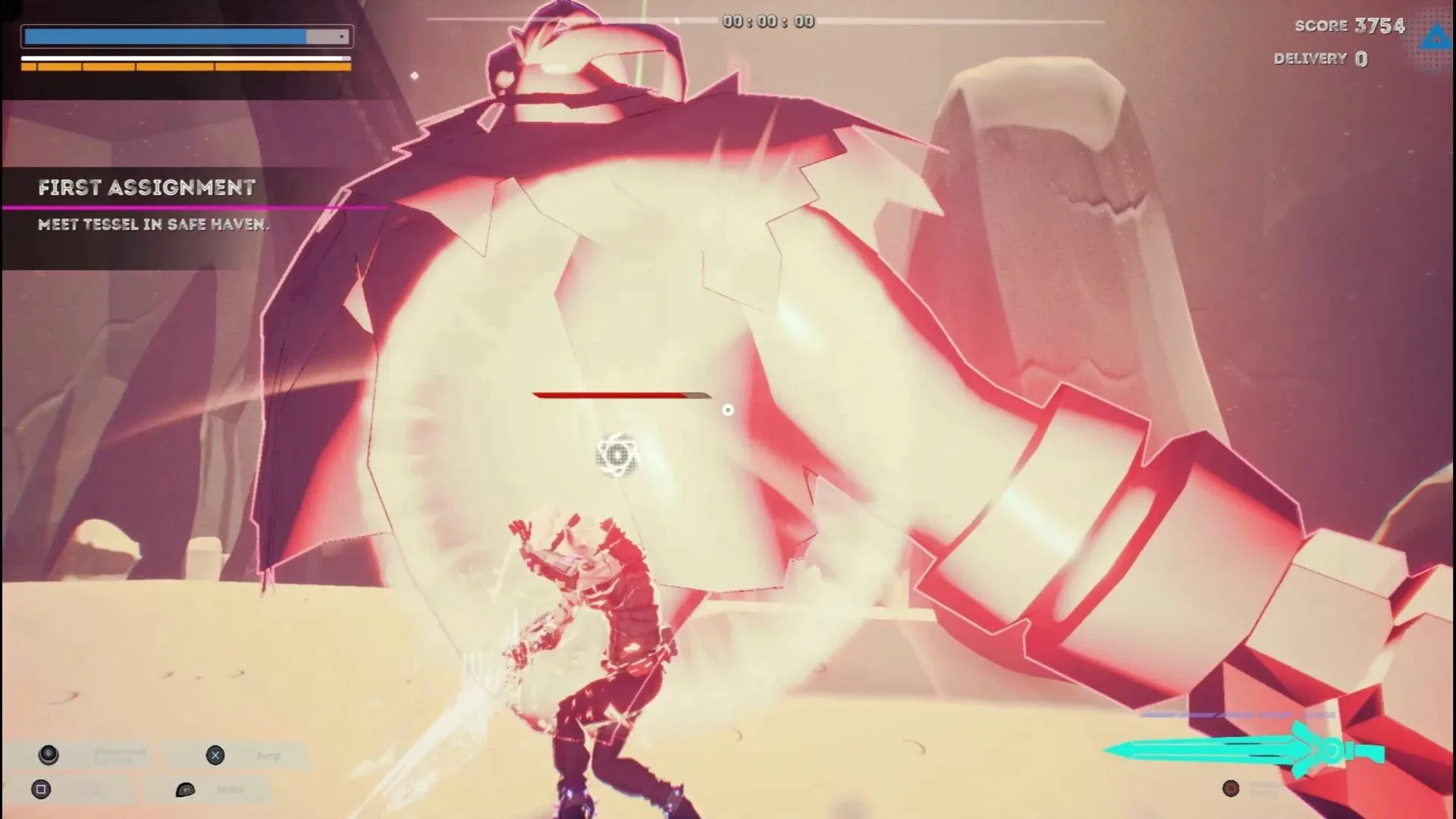Click the MEET TESSEL IN SAFE HAVEN objective text
Image resolution: width=1456 pixels, height=819 pixels.
(152, 224)
